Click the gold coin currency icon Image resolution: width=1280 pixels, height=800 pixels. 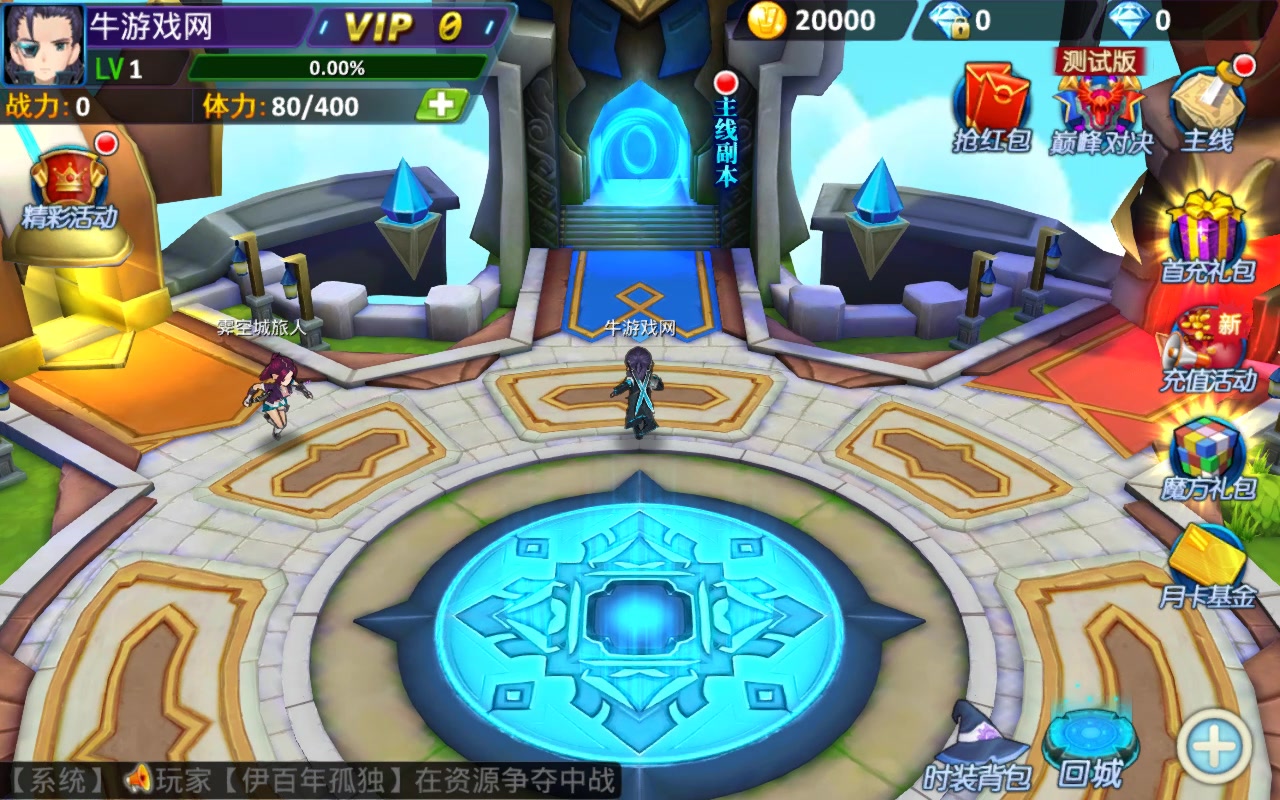click(x=768, y=19)
